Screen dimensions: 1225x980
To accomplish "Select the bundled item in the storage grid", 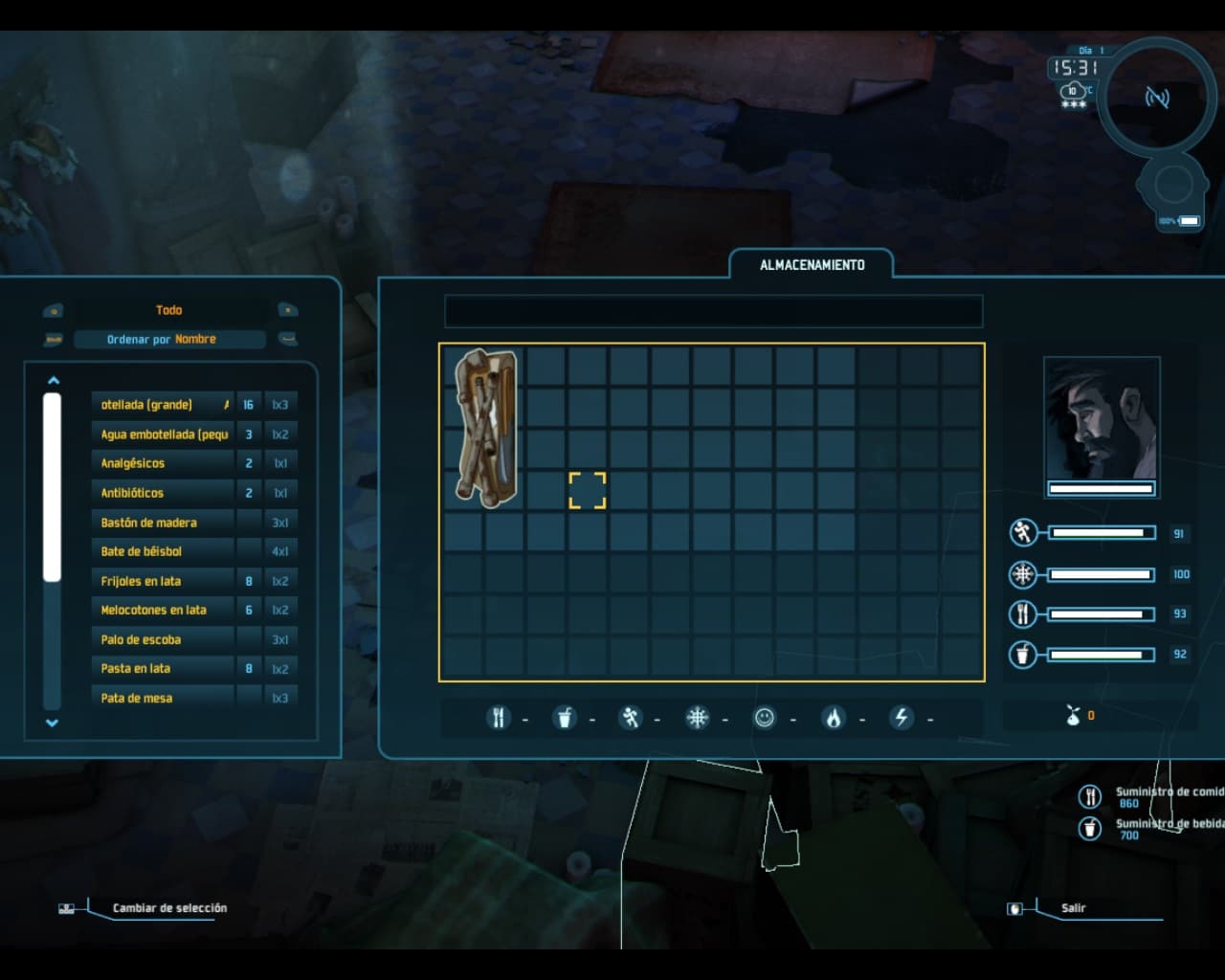I will (486, 427).
